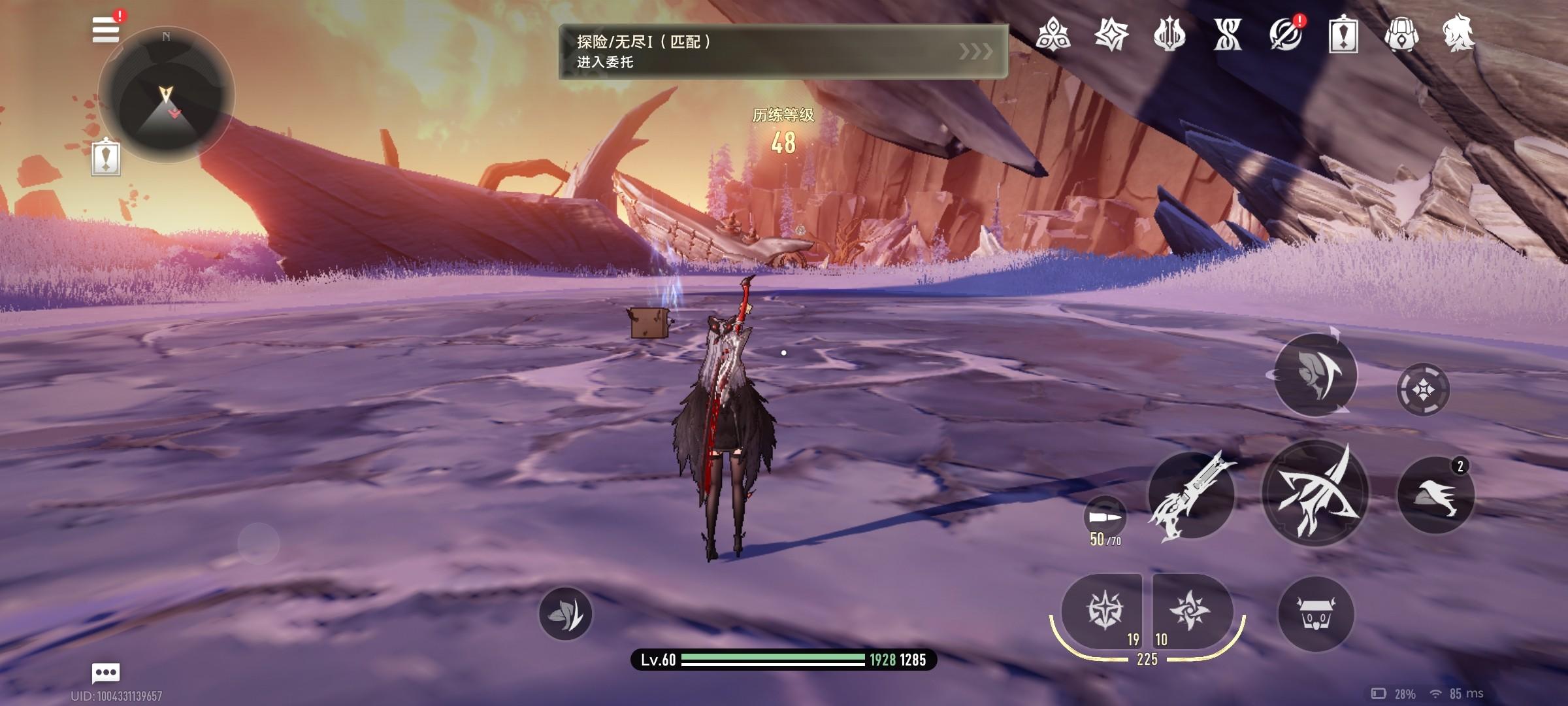Open the top-bar exclamation quest card
This screenshot has height=706, width=1568.
coord(1343,34)
